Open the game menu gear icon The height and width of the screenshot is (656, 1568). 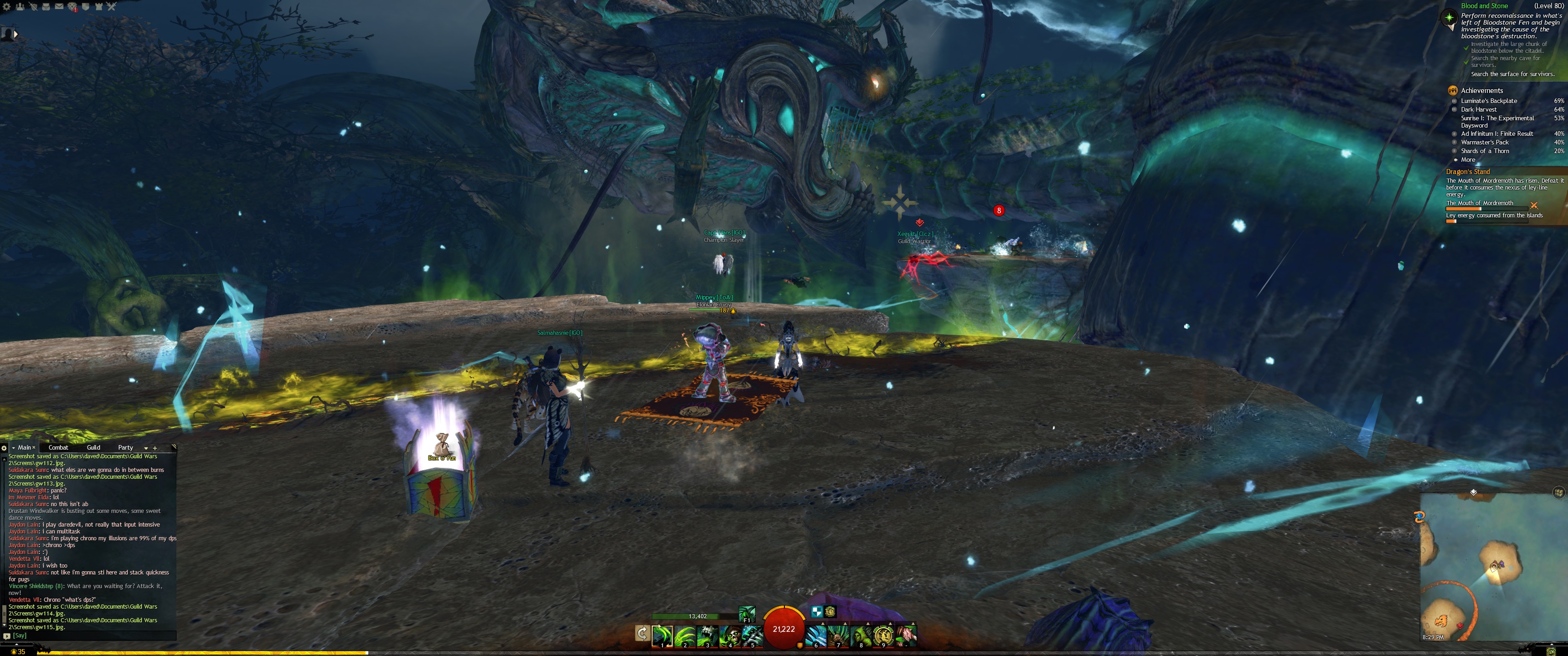pos(7,6)
